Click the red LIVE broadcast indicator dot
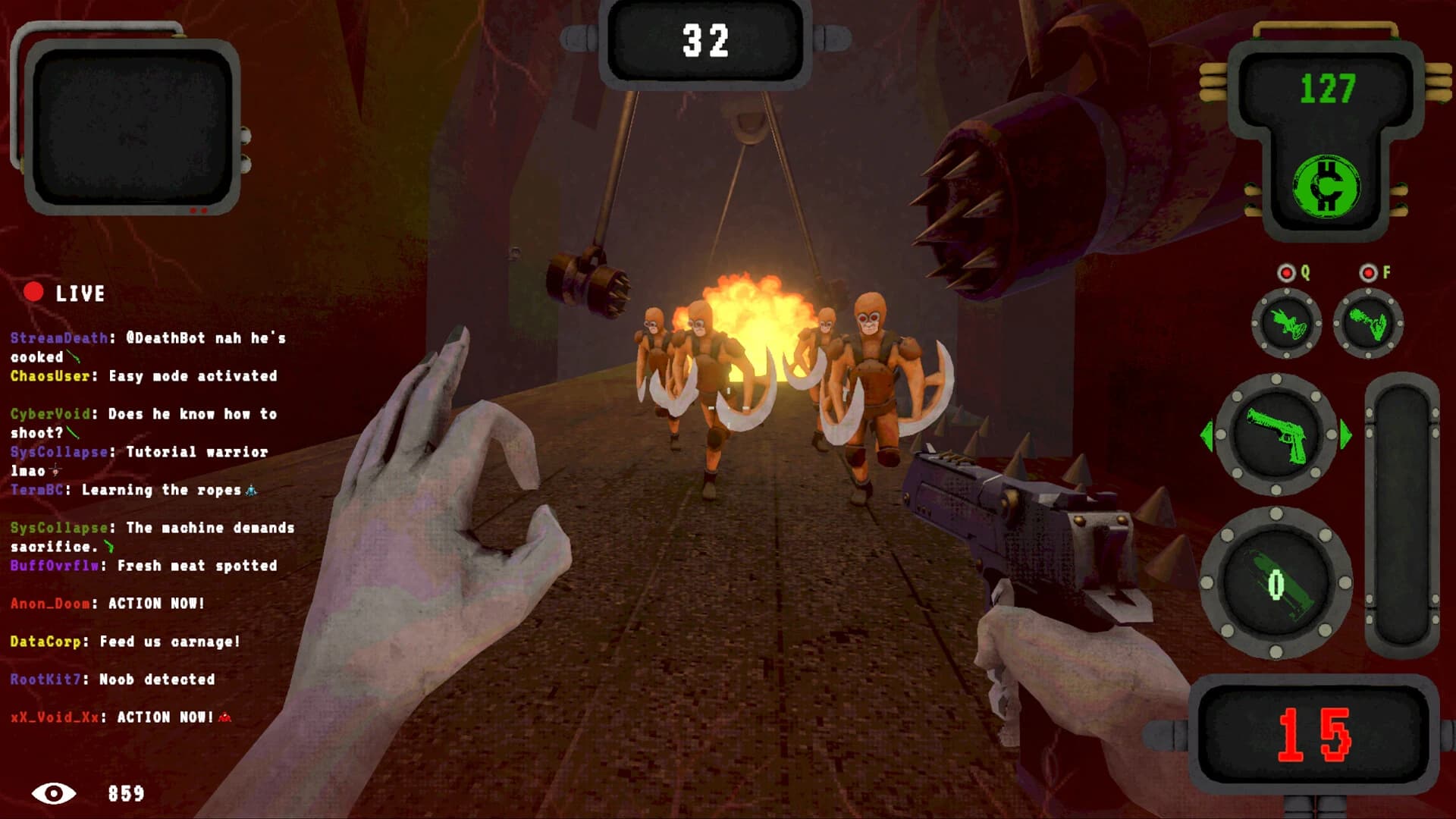Screen dimensions: 1456x819 pos(32,292)
